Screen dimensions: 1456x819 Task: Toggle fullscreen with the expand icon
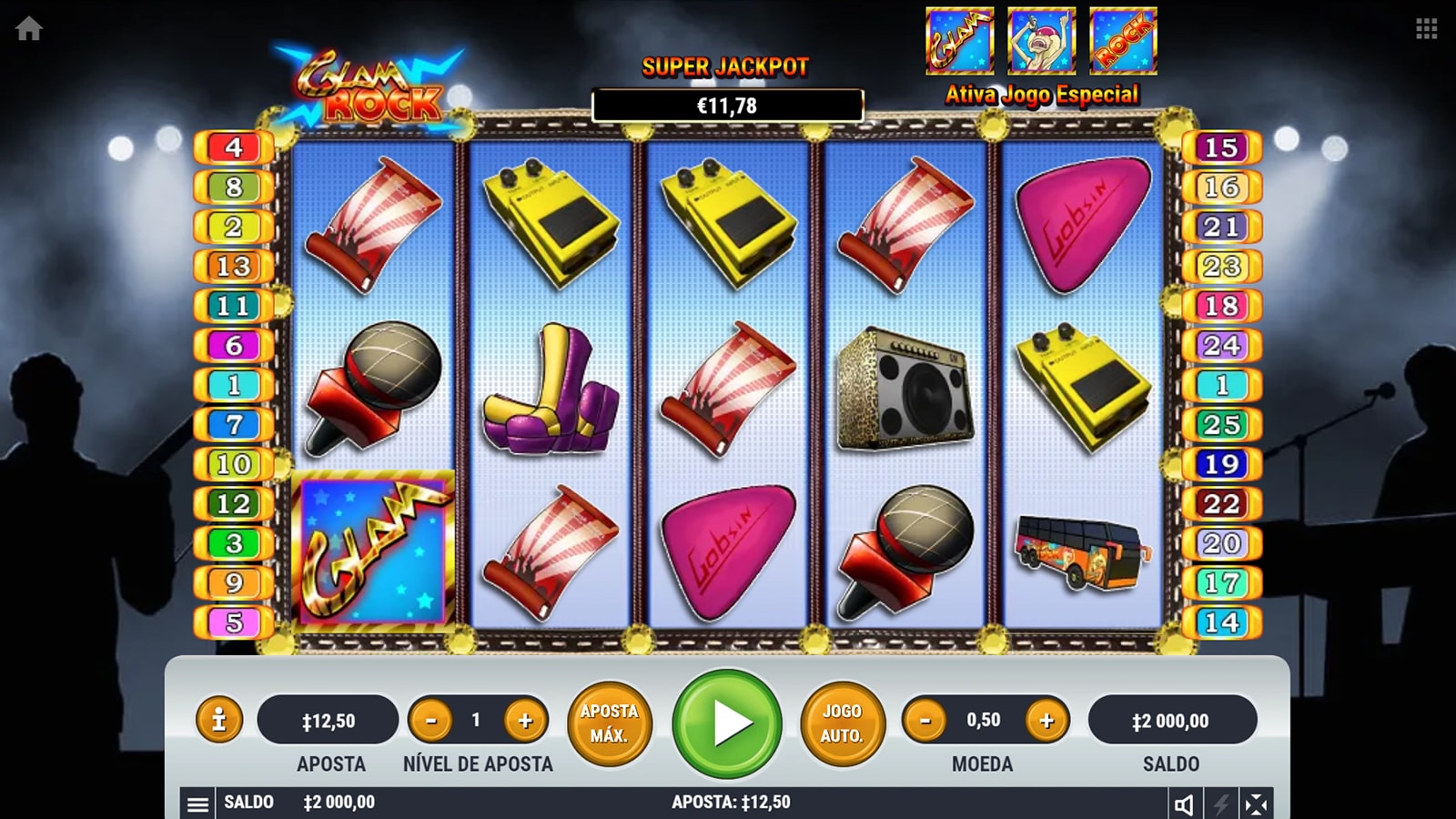pyautogui.click(x=1256, y=804)
